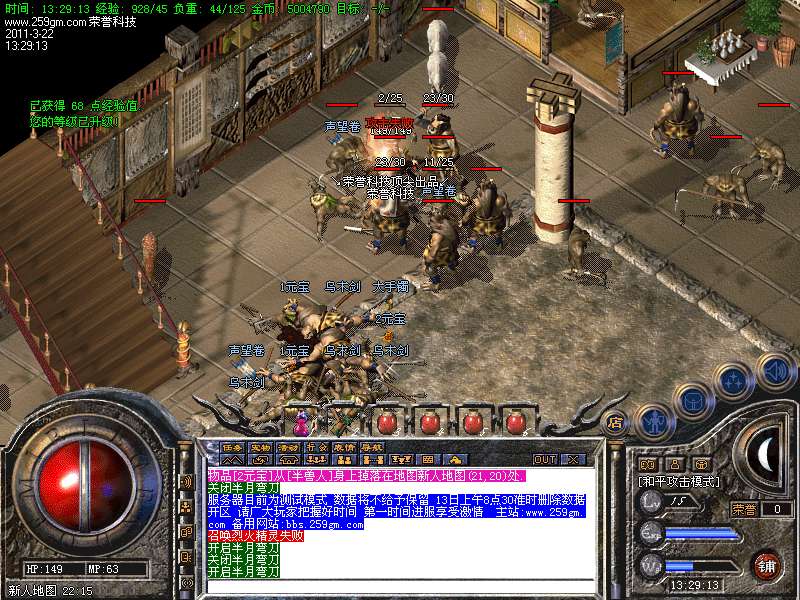800x600 pixels.
Task: Open the round 店 shop button
Action: tap(616, 421)
